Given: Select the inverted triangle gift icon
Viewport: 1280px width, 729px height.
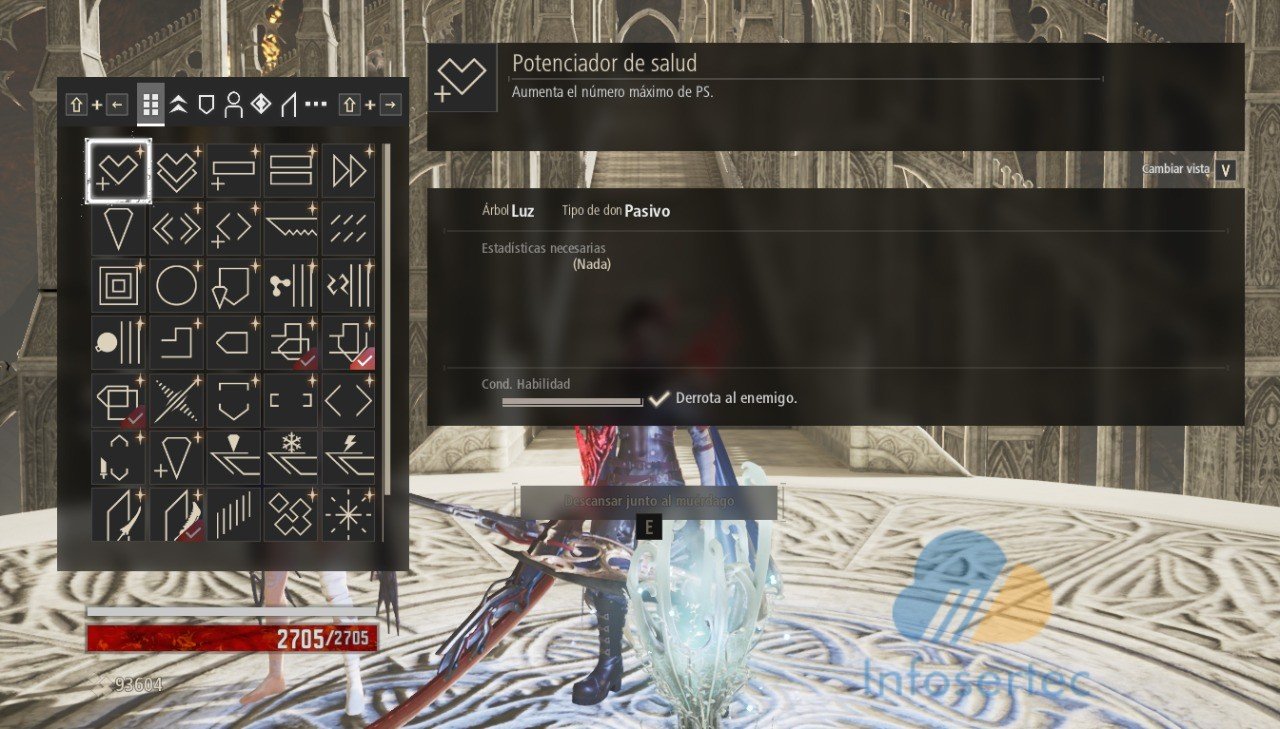Looking at the screenshot, I should click(119, 229).
